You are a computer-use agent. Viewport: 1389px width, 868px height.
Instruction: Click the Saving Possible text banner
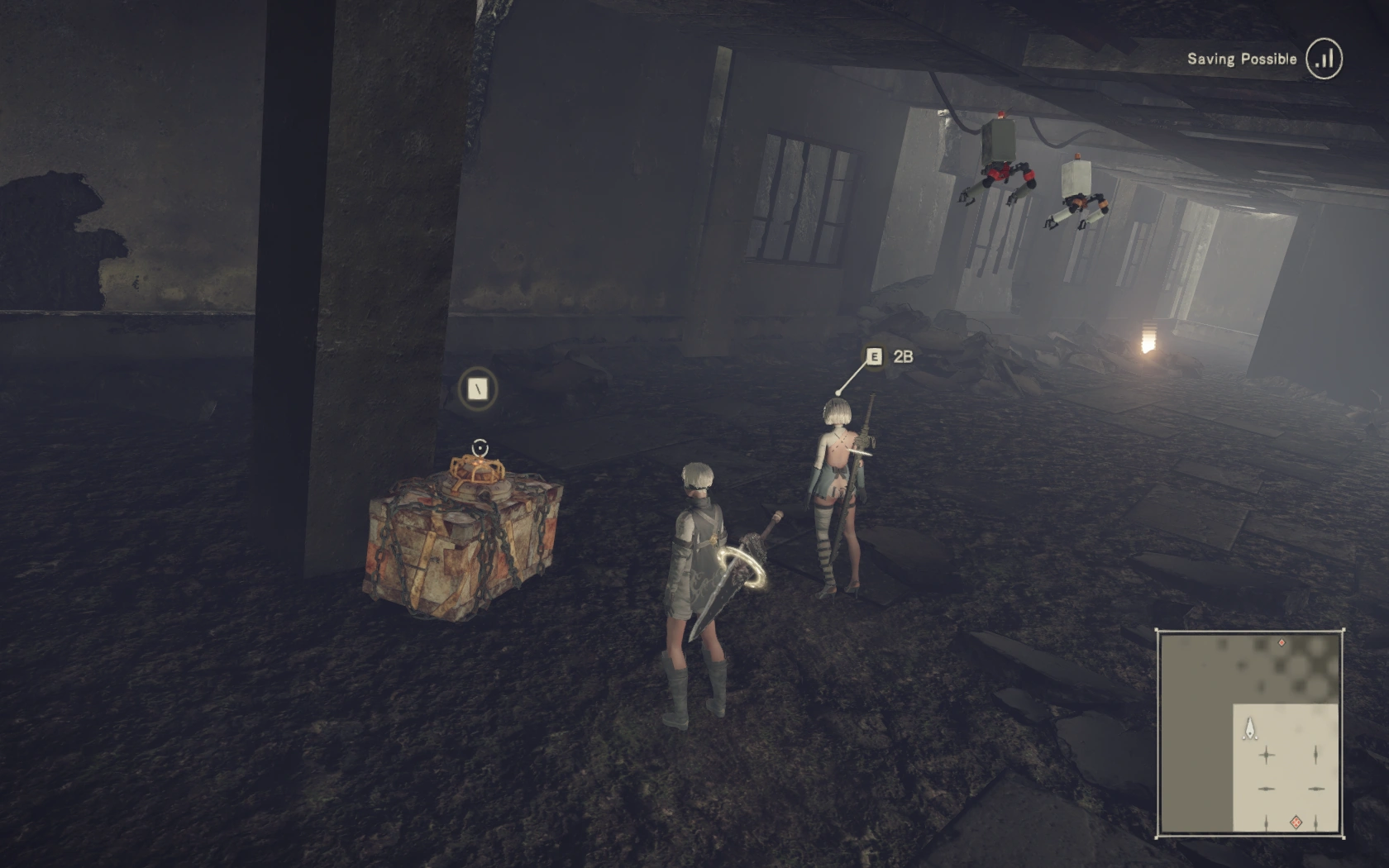coord(1243,59)
